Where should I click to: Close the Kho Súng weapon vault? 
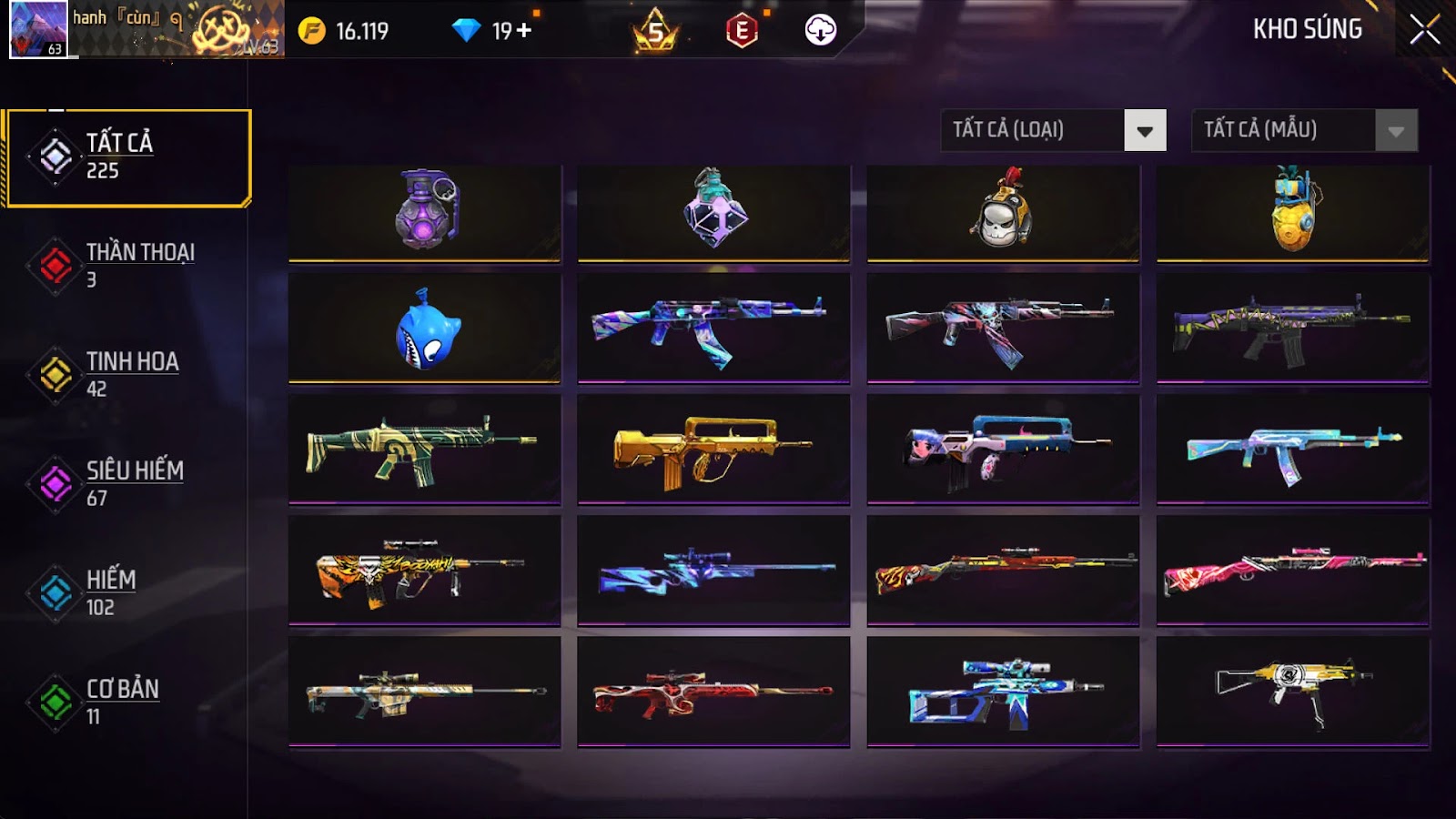[1424, 30]
